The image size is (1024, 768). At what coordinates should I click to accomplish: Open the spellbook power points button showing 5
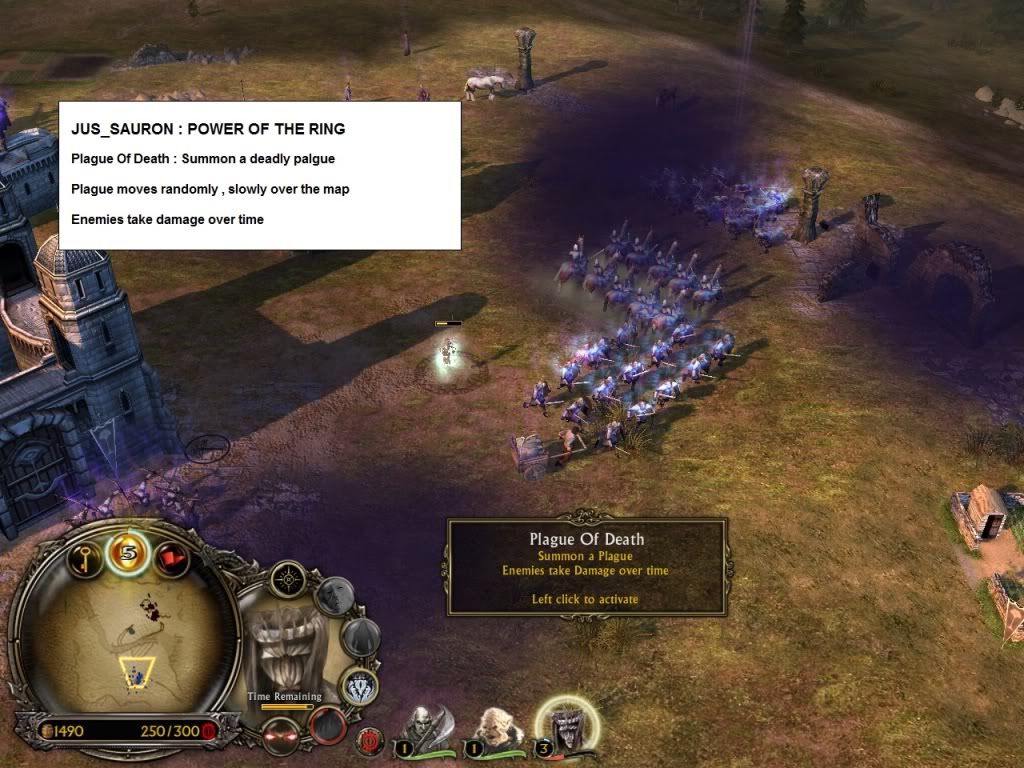pos(128,553)
